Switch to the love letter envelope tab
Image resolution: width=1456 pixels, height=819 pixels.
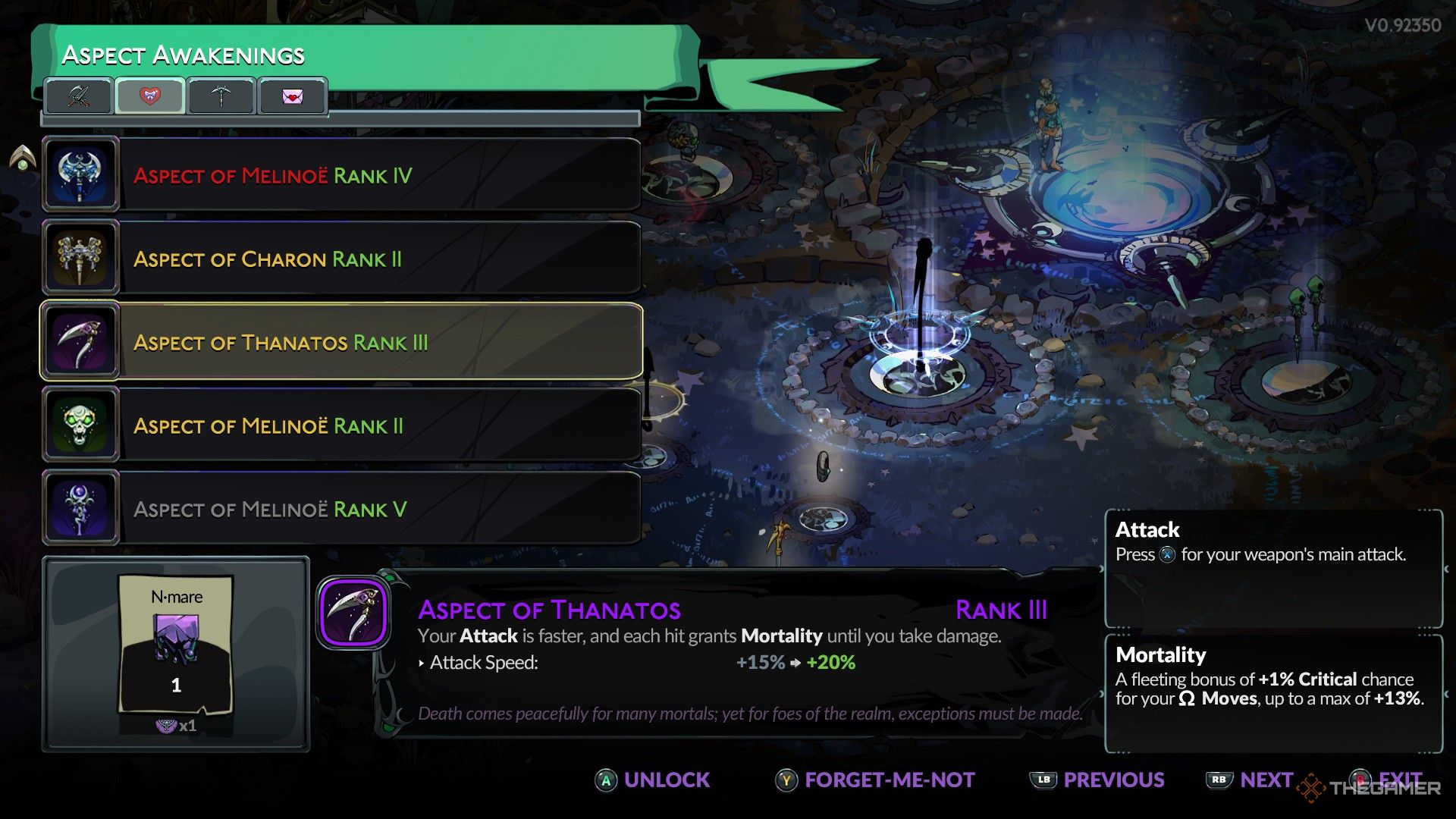point(292,96)
